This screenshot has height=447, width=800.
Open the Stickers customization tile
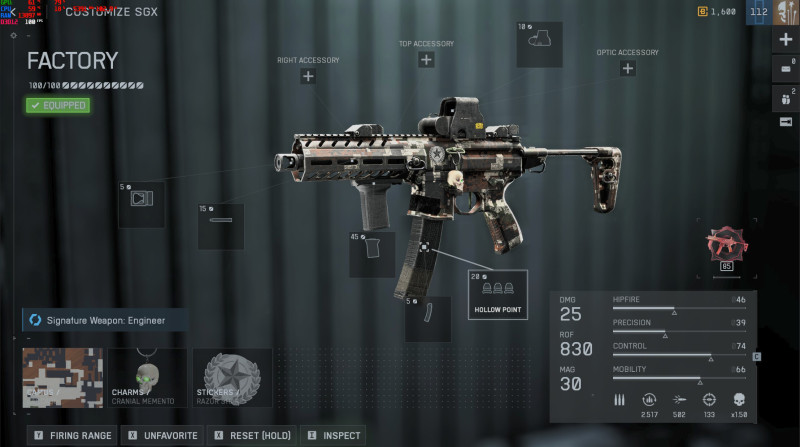point(231,377)
